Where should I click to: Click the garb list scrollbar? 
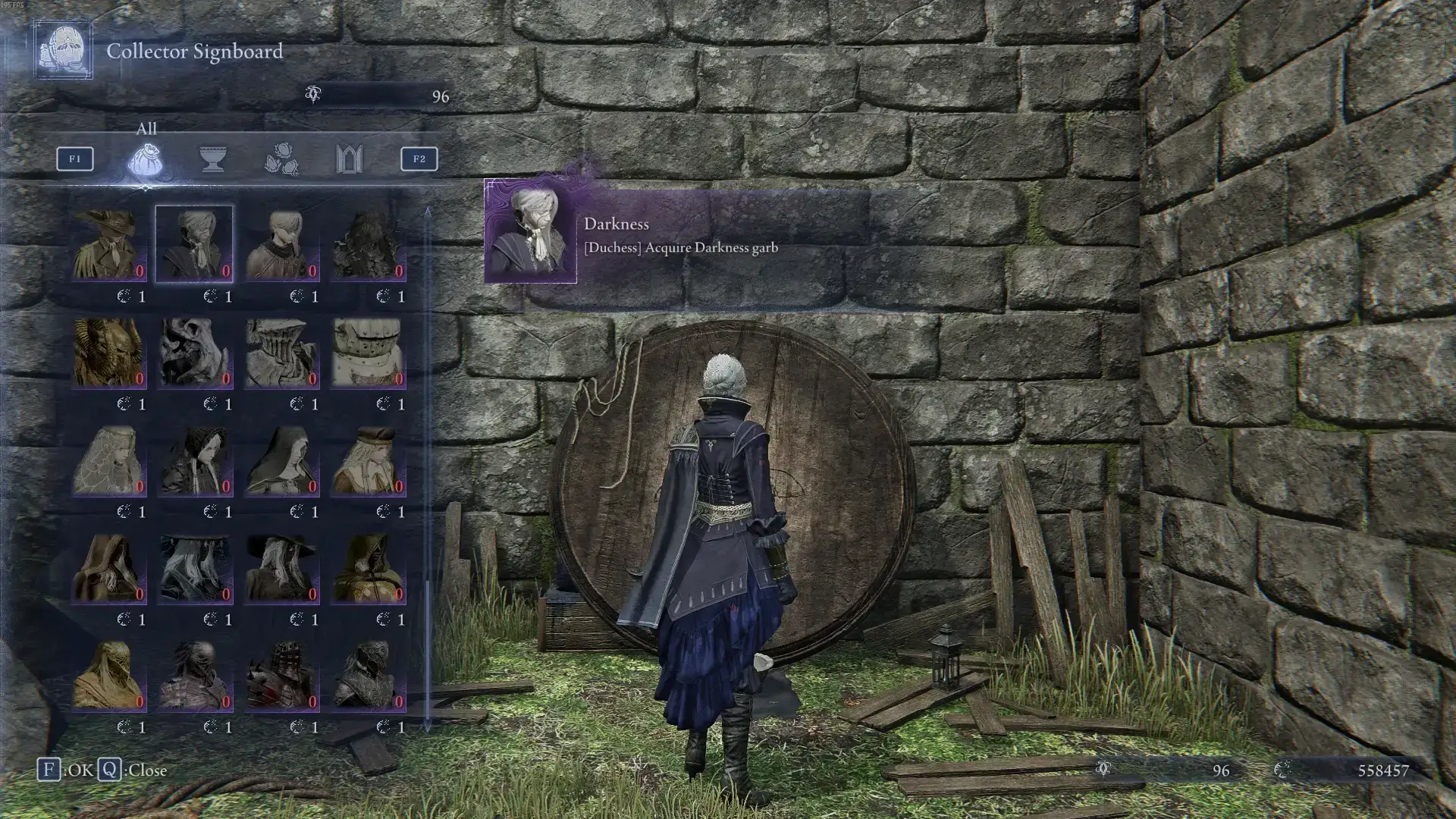pyautogui.click(x=428, y=470)
